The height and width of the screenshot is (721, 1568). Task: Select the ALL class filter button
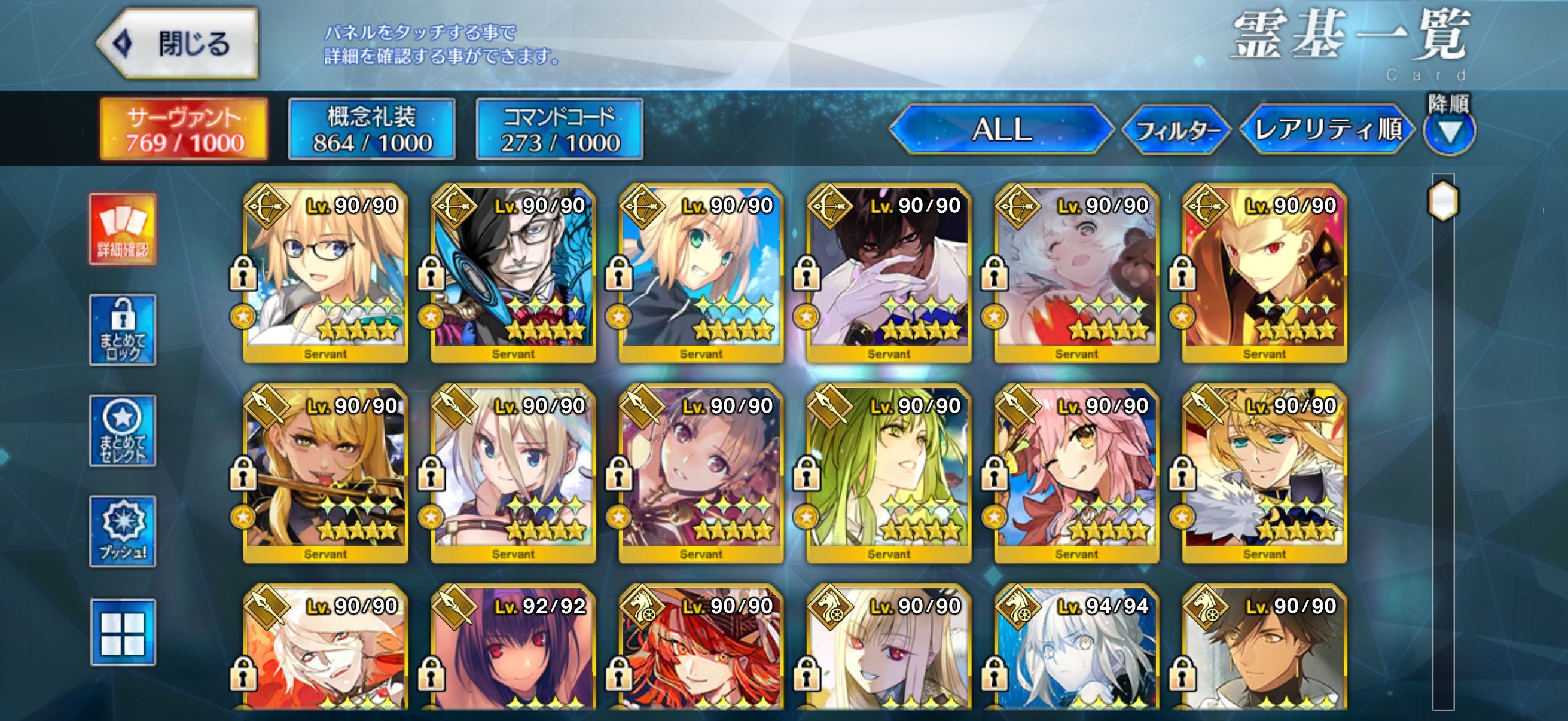tap(1001, 130)
